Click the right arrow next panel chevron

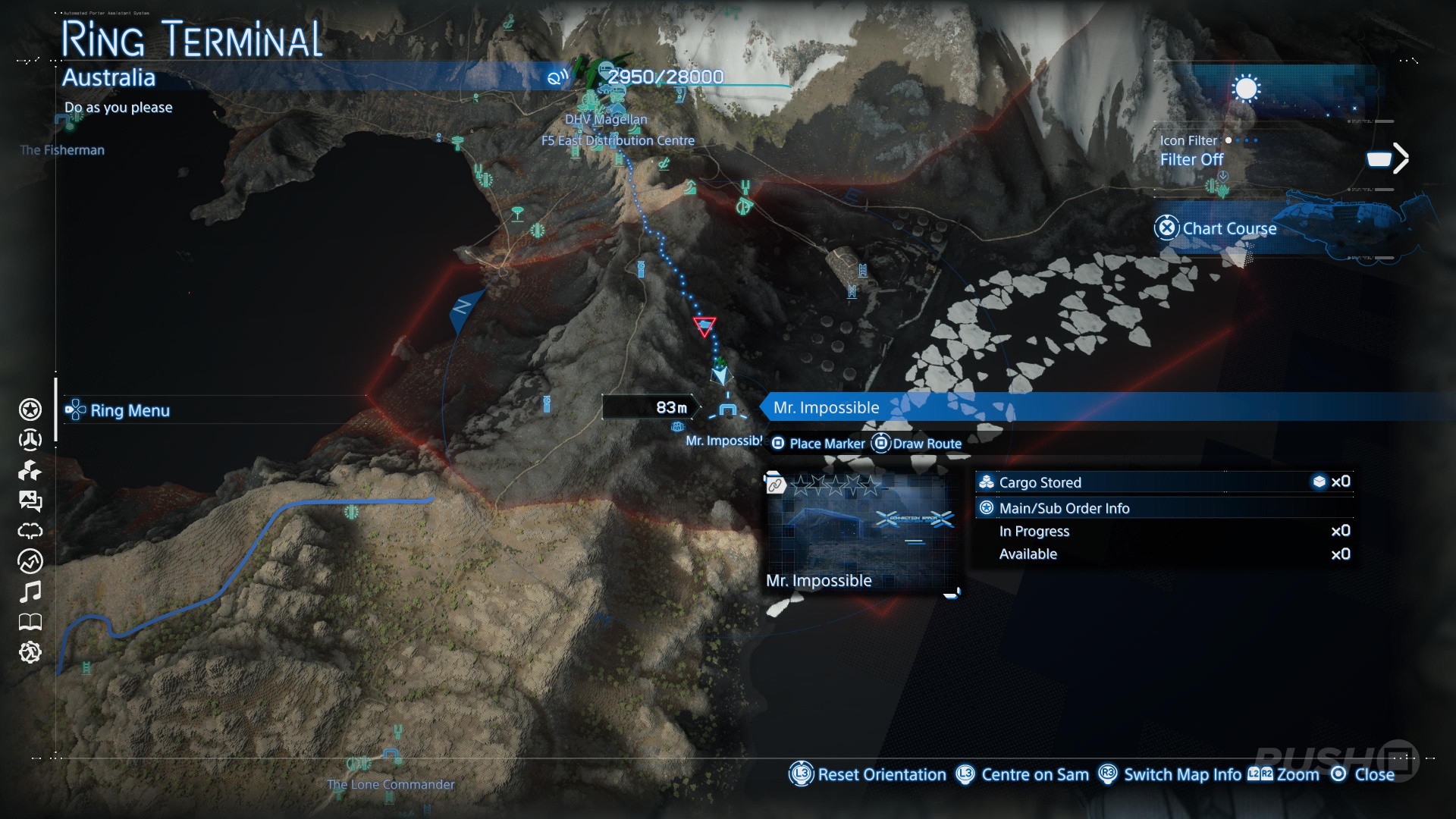1400,158
